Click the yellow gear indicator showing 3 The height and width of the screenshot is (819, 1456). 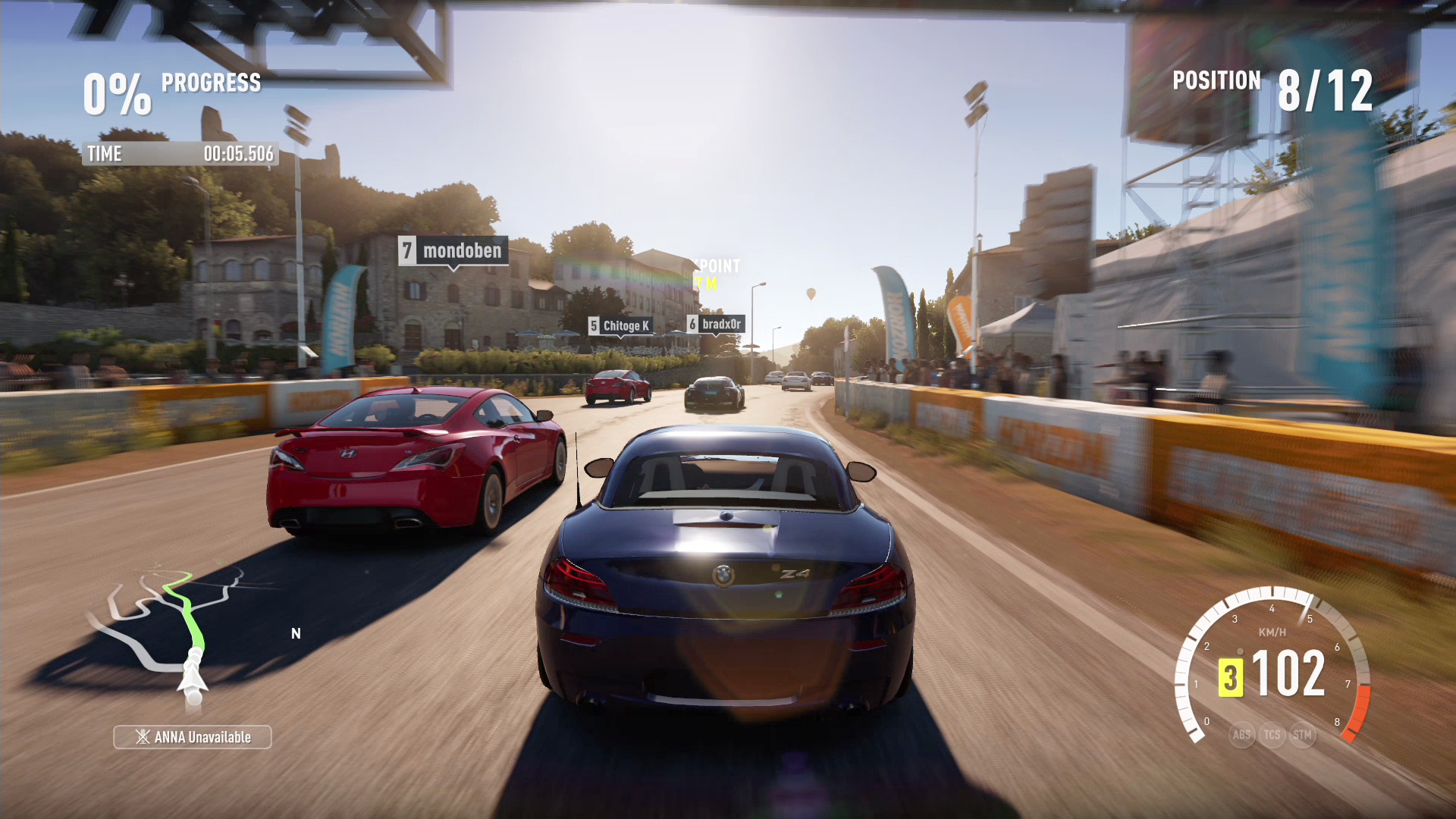pyautogui.click(x=1232, y=679)
